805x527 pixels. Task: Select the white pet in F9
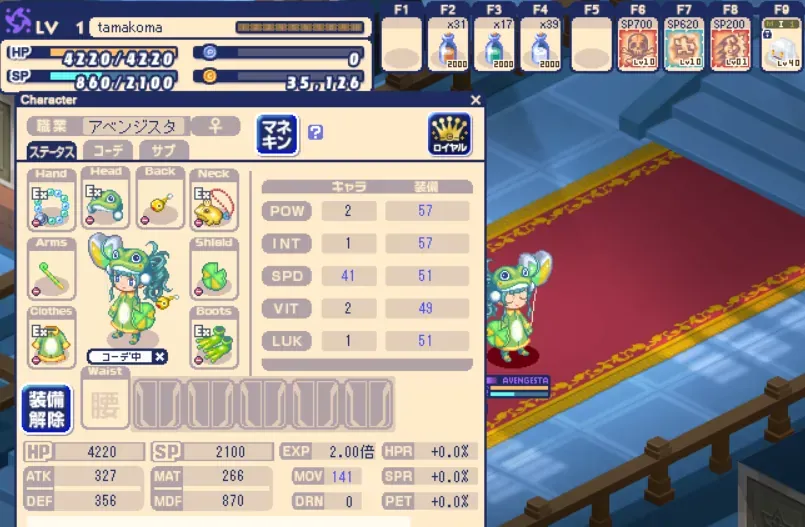point(781,47)
